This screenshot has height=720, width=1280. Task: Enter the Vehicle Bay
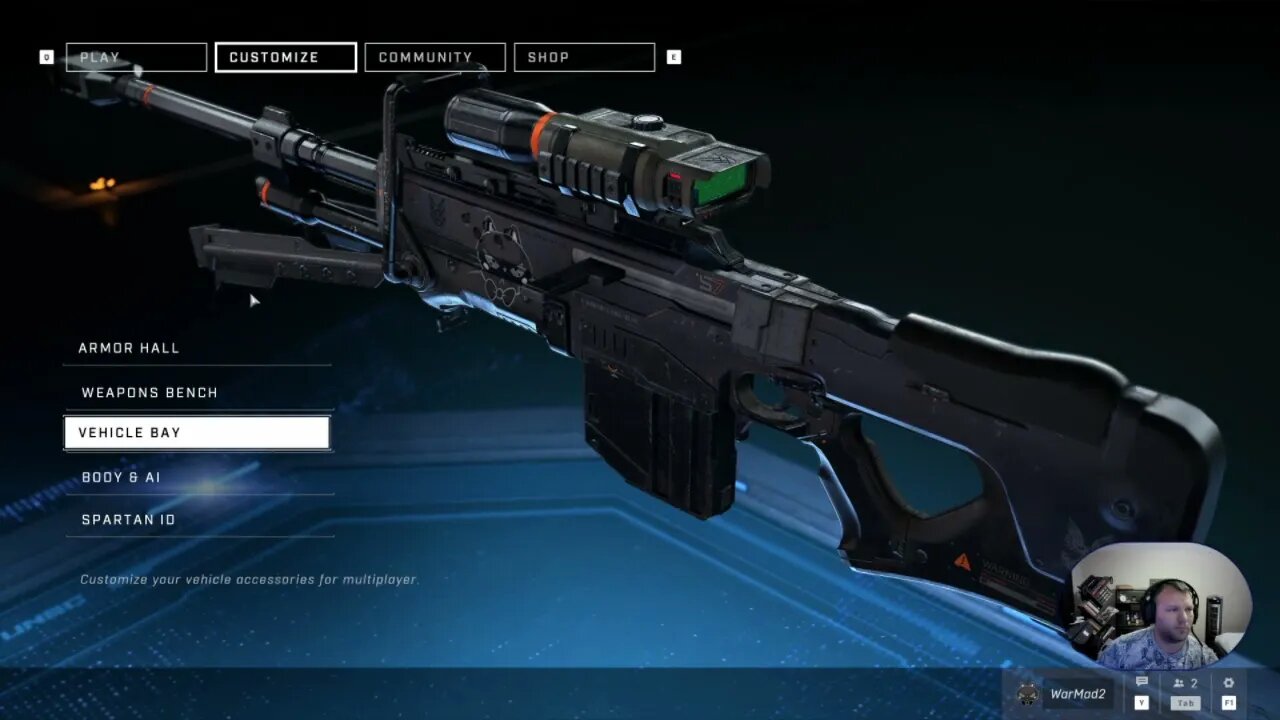coord(196,433)
